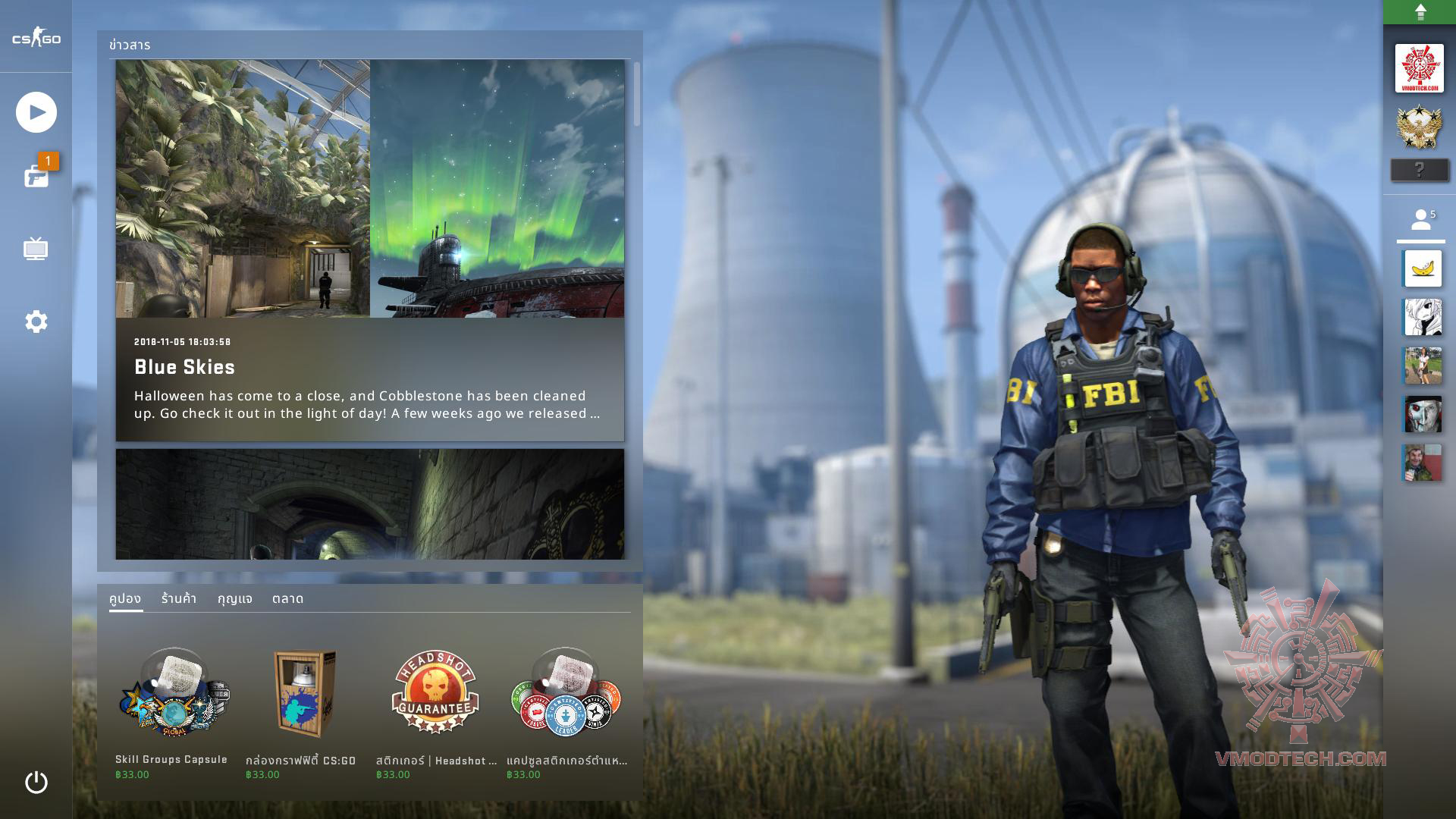Switch to the กุญแจ tab

click(235, 598)
